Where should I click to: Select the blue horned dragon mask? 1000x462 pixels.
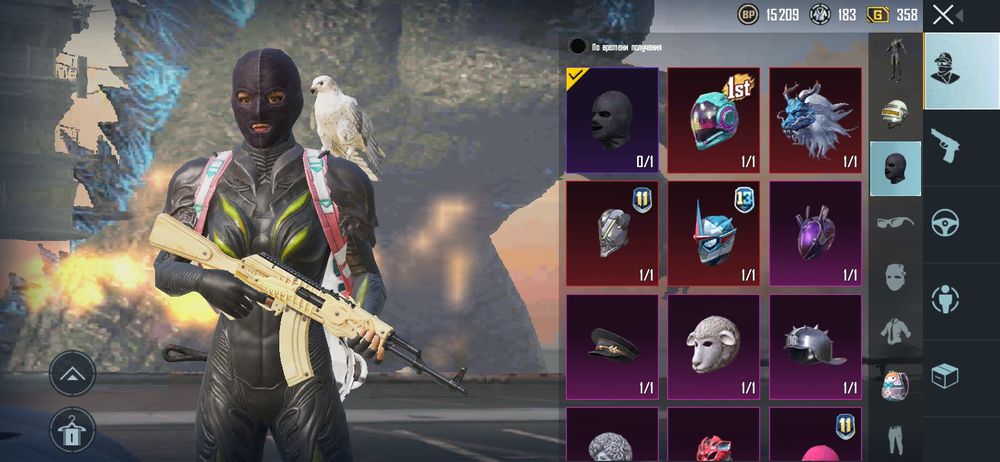(815, 120)
